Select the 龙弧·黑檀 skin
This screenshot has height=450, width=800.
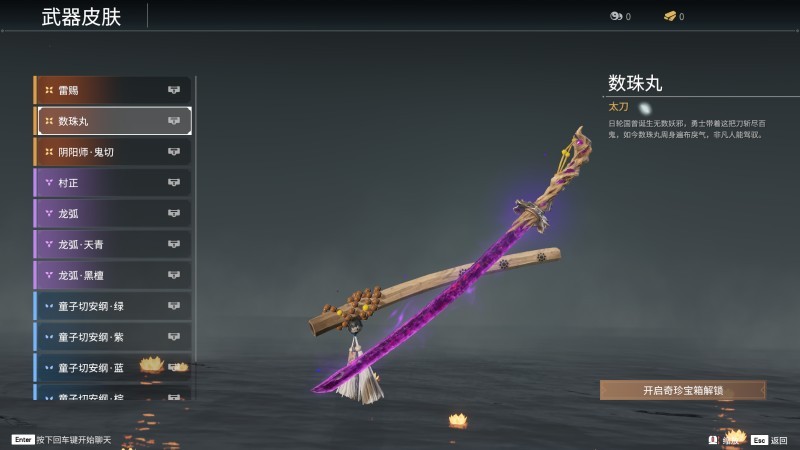(112, 275)
